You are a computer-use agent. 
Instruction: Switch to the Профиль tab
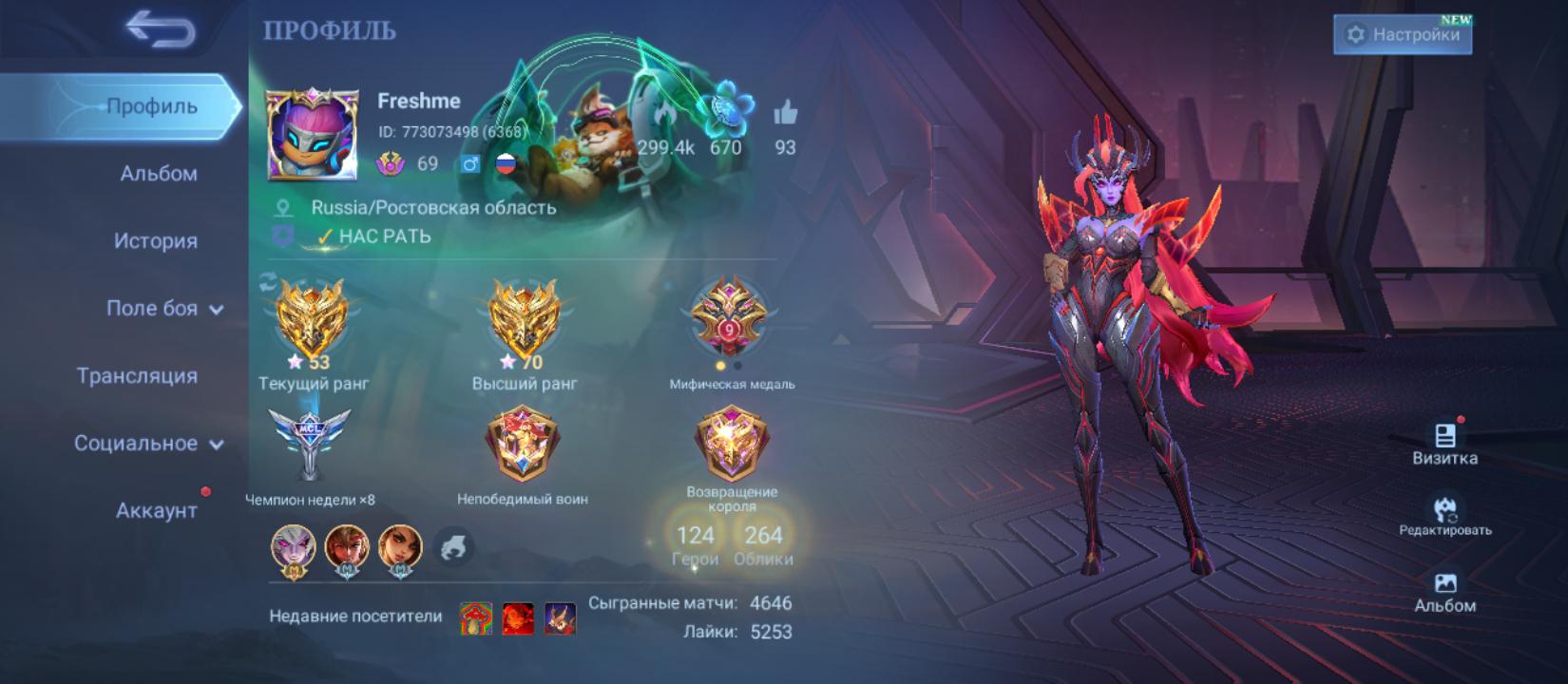click(150, 106)
